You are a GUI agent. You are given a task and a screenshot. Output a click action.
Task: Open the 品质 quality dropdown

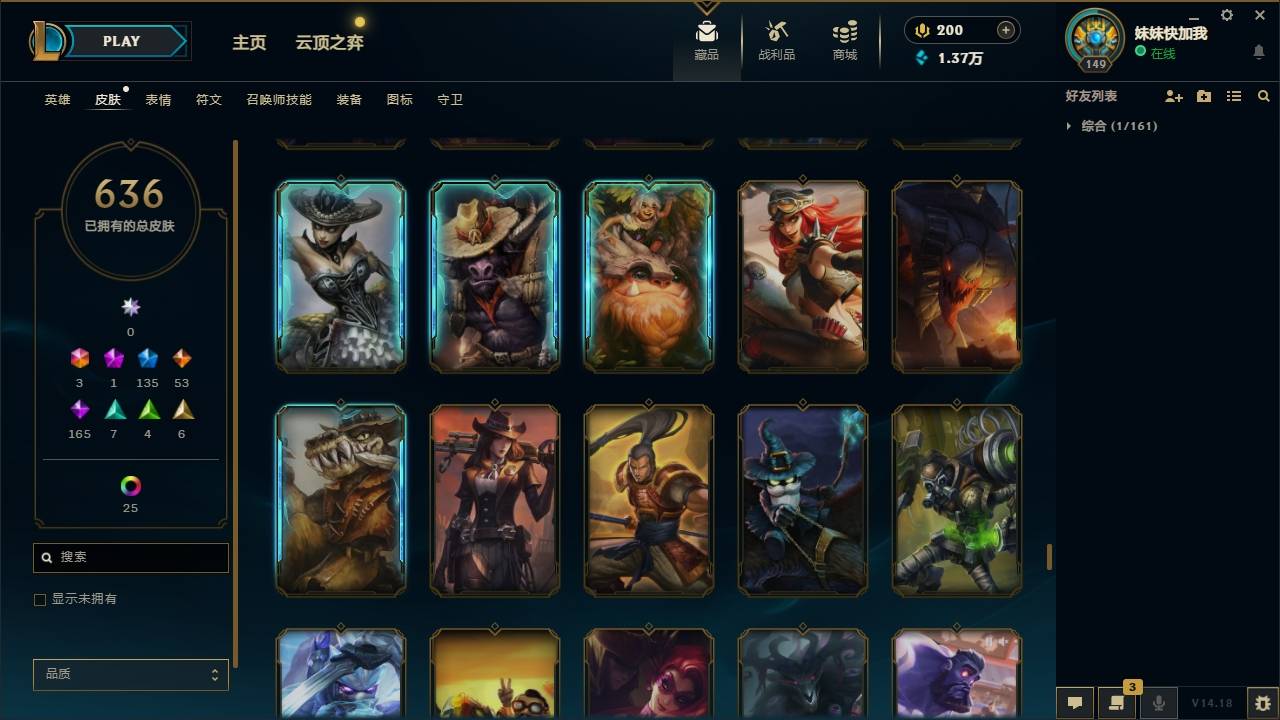point(130,674)
